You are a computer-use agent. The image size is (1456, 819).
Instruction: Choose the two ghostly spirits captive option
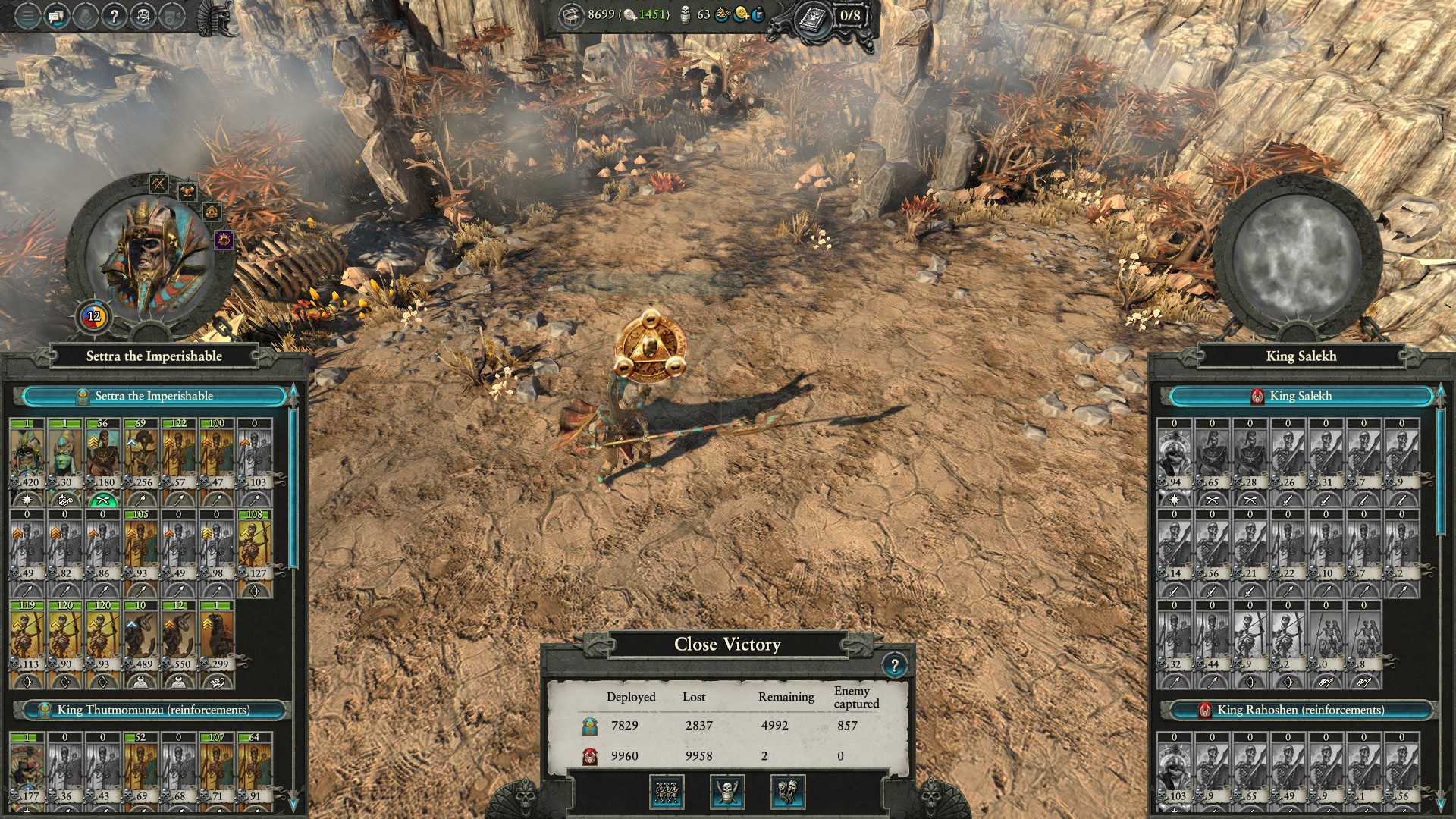click(x=787, y=792)
